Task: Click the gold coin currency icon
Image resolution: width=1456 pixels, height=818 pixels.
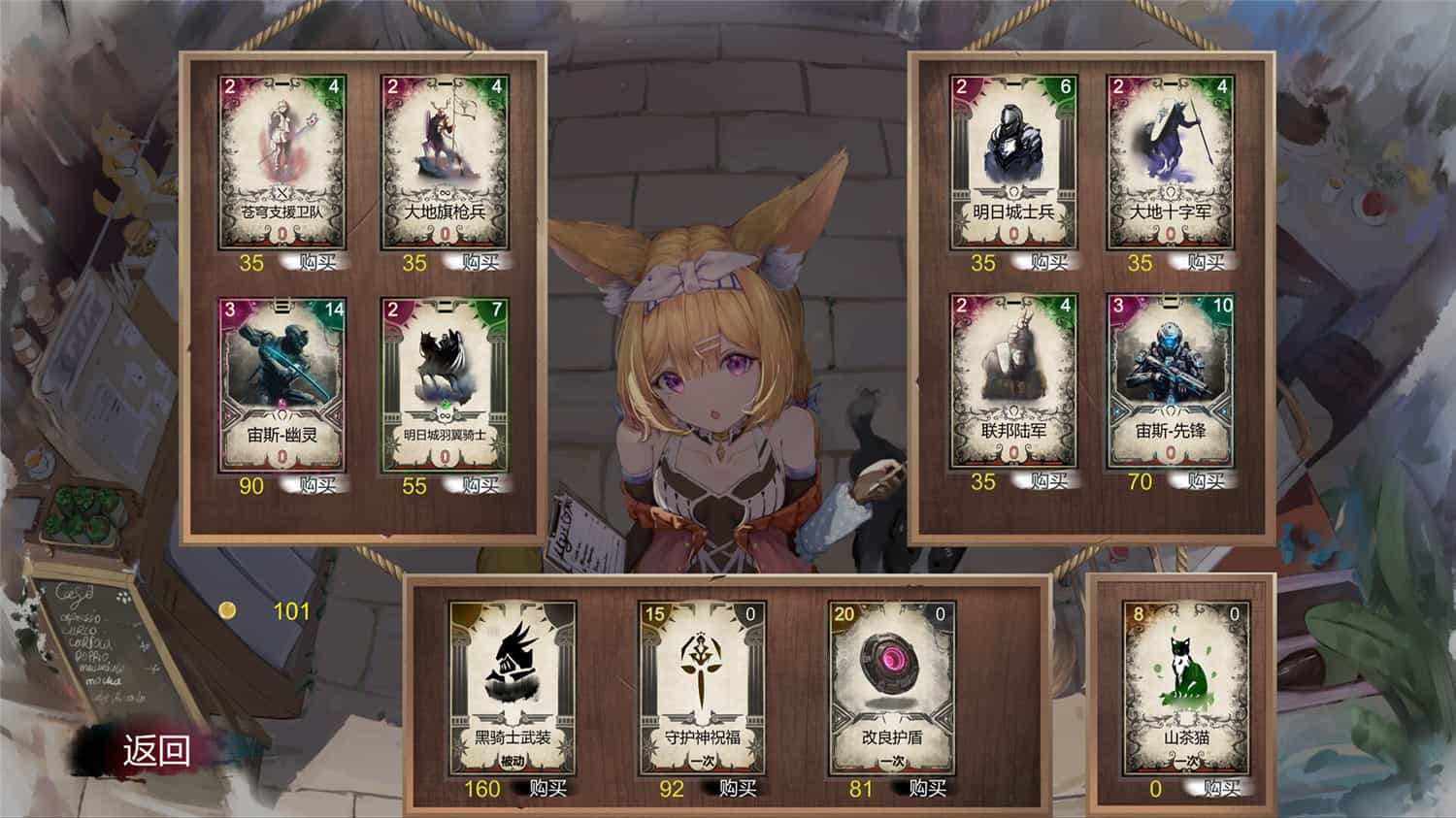Action: (x=229, y=612)
